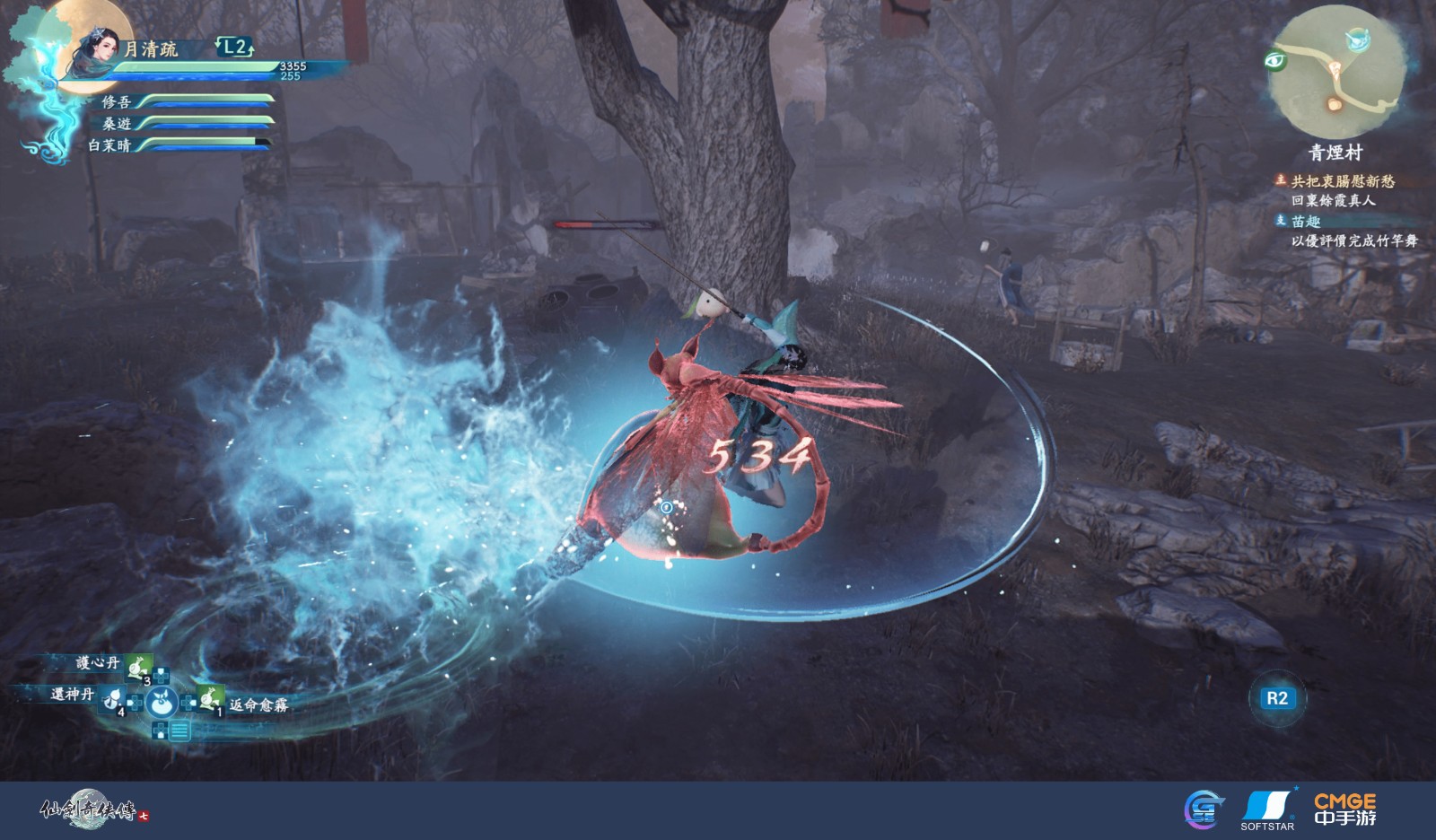Use the 返命愈霧 item icon

pyautogui.click(x=208, y=698)
